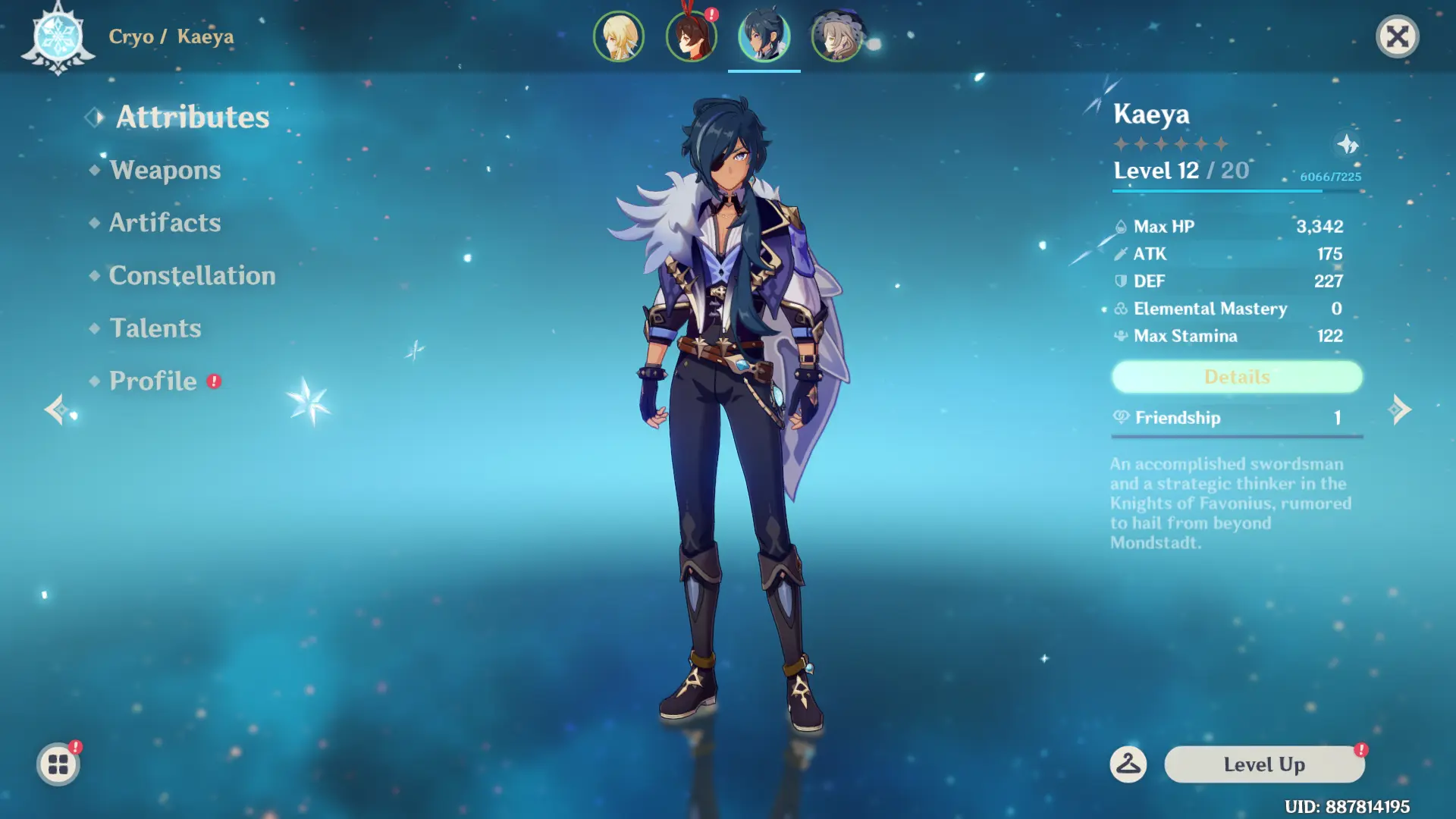View Kaeya's Constellation
The height and width of the screenshot is (819, 1456).
point(192,275)
